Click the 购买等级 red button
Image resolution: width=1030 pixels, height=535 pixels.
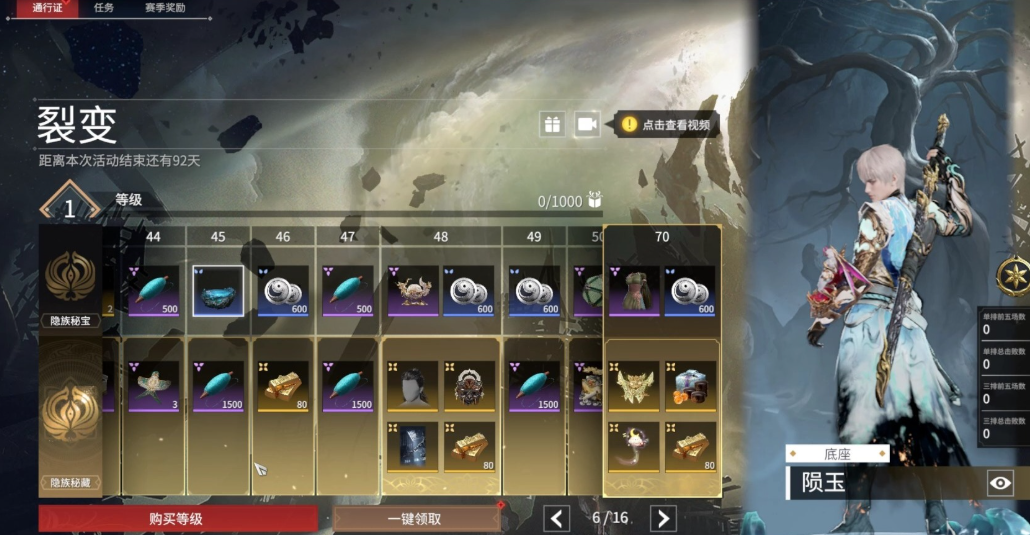[178, 518]
